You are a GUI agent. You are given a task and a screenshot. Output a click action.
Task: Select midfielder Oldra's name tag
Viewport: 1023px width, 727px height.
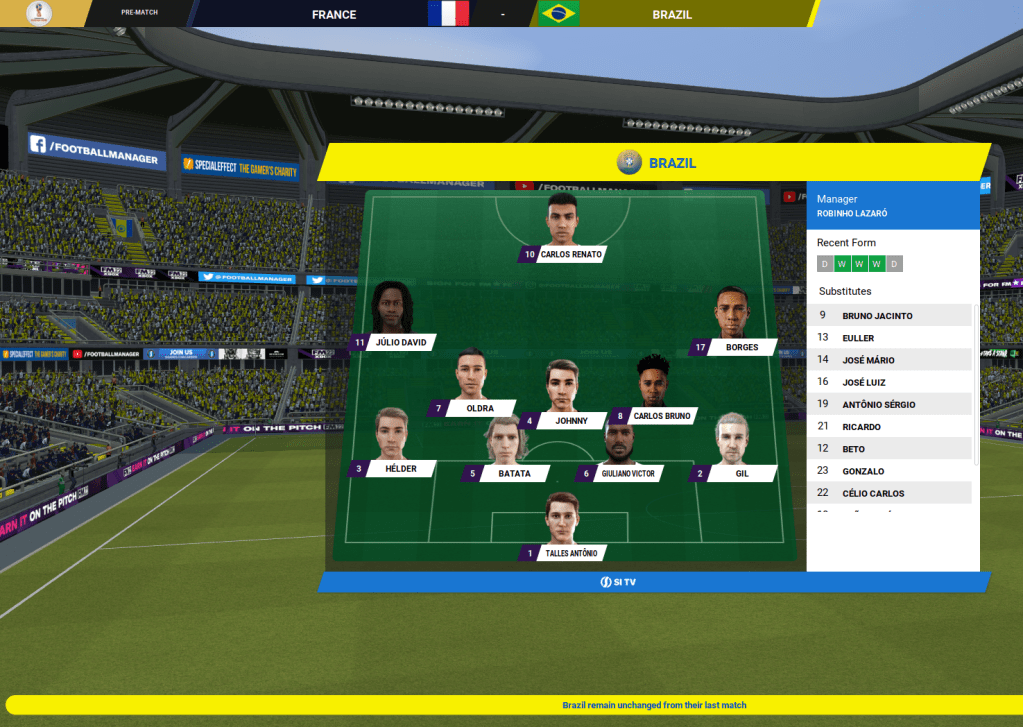pyautogui.click(x=479, y=408)
